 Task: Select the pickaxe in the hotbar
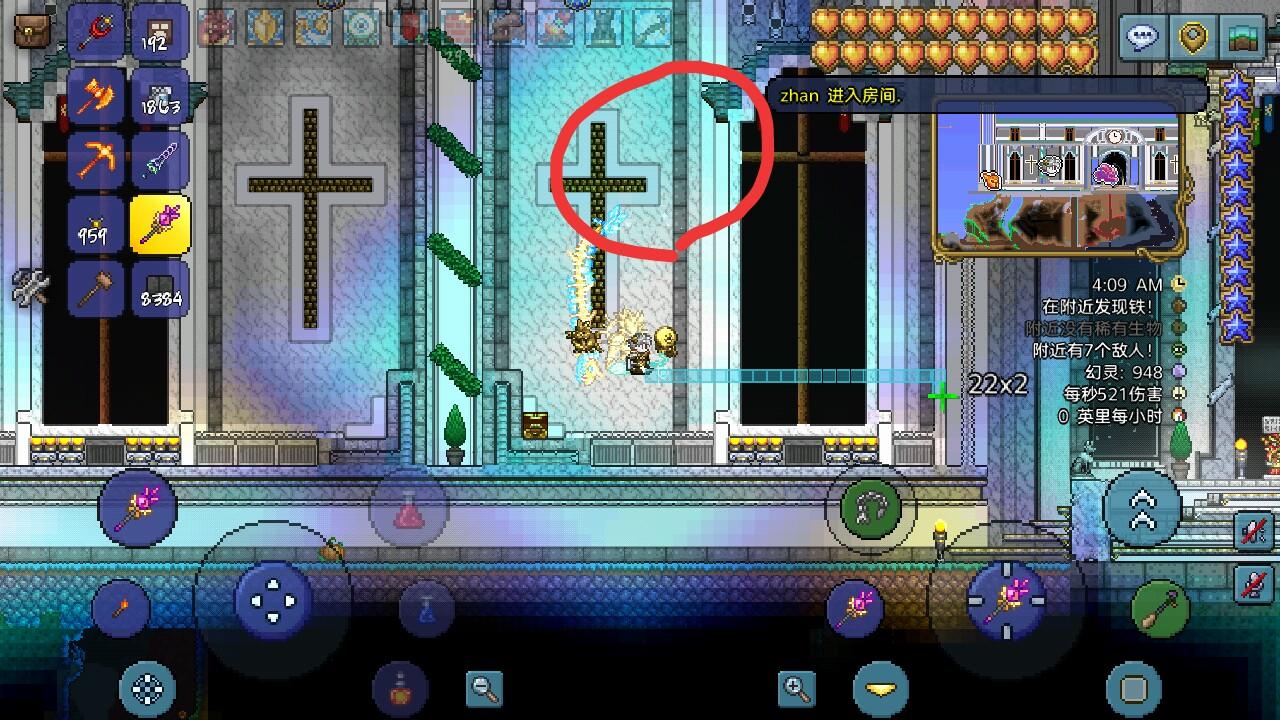click(95, 160)
